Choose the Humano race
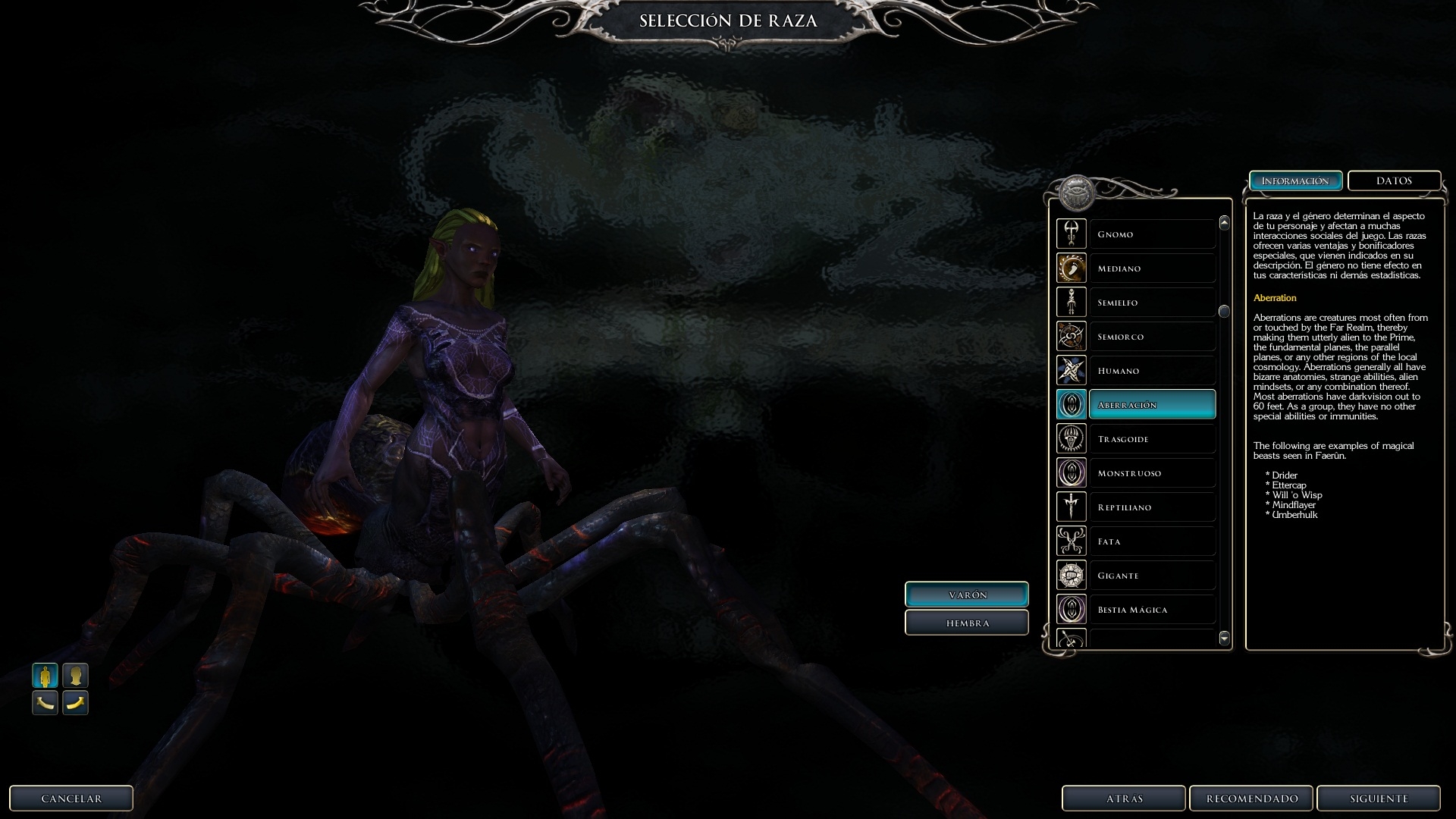The width and height of the screenshot is (1456, 819). pos(1151,371)
